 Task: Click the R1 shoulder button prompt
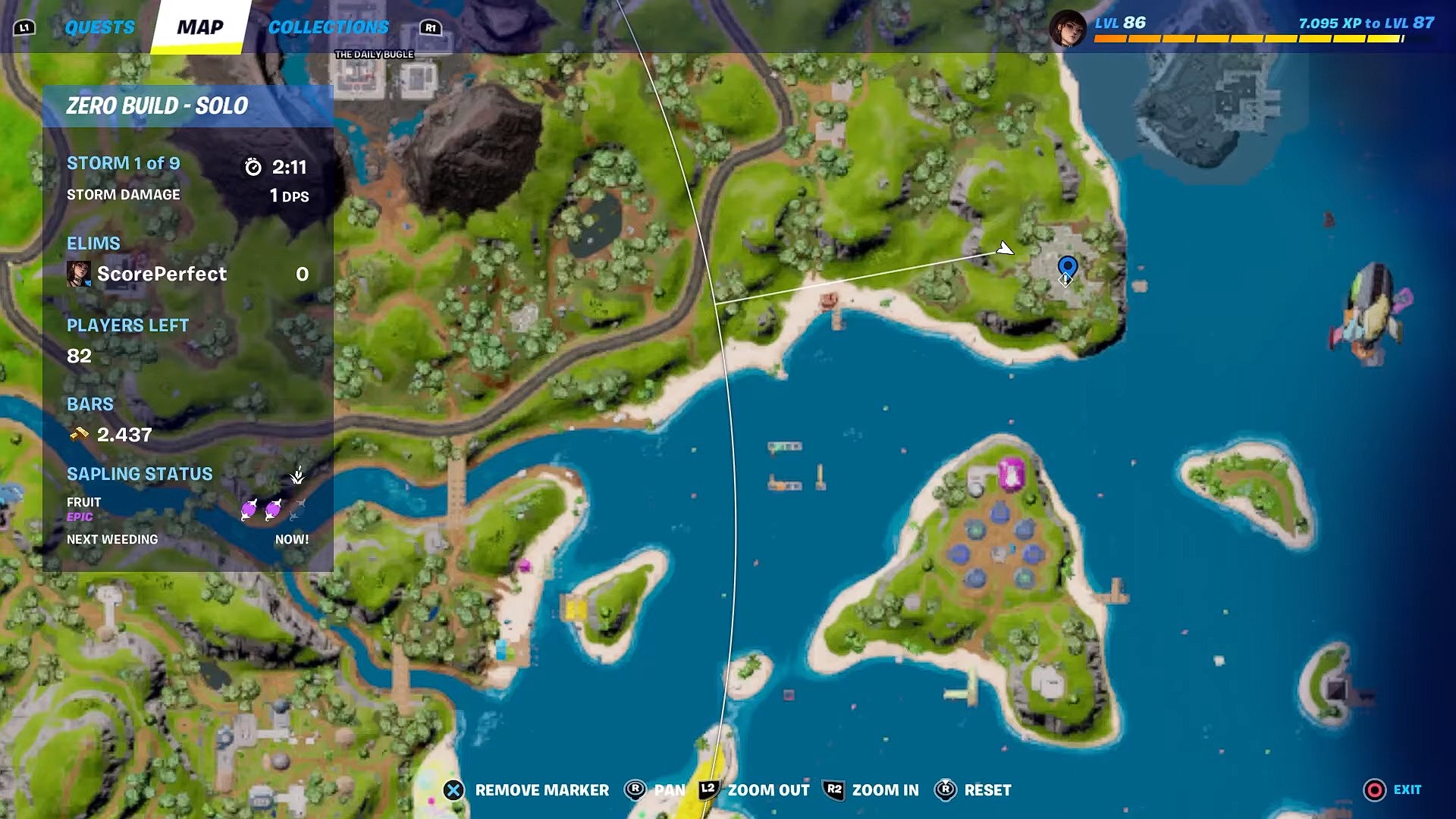[431, 27]
